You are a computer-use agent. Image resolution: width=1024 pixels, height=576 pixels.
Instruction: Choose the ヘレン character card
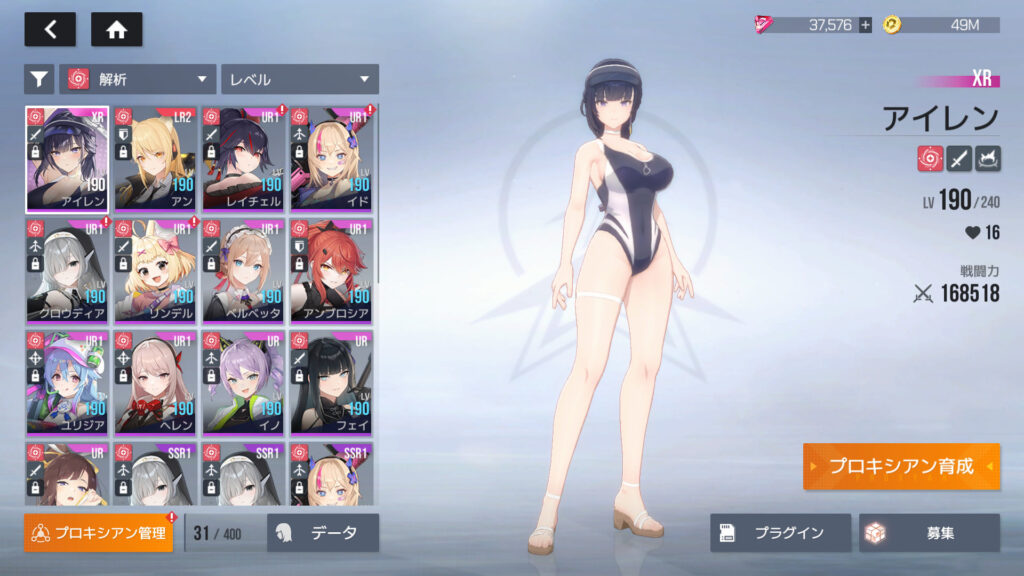[155, 382]
